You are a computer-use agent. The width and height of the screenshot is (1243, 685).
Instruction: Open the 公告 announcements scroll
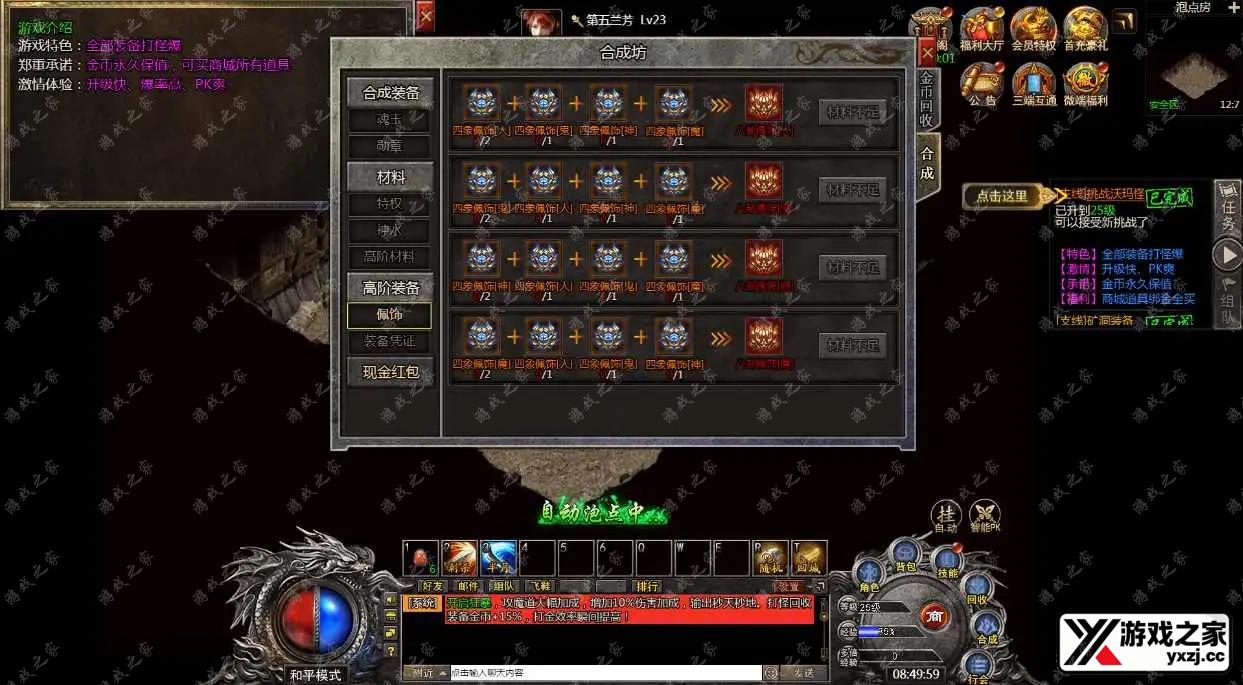click(982, 82)
